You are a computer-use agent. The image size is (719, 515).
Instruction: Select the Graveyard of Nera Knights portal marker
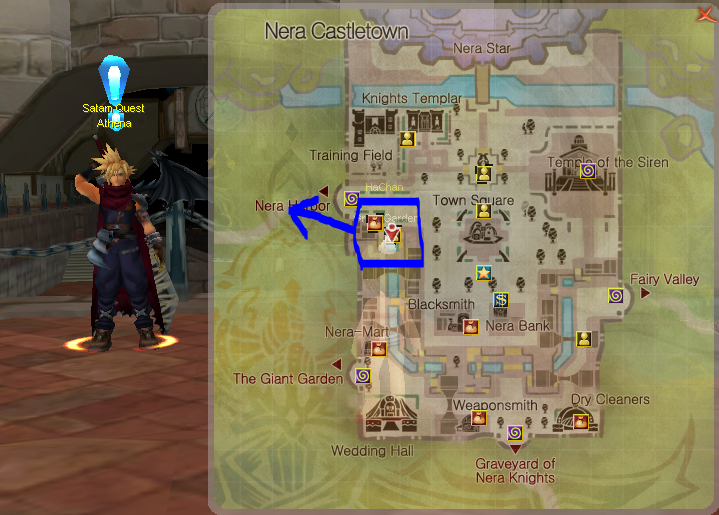tap(514, 433)
